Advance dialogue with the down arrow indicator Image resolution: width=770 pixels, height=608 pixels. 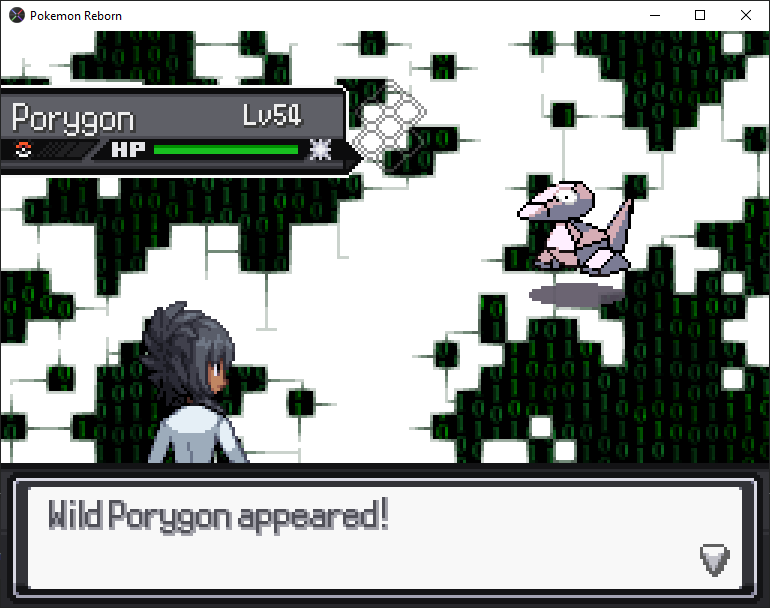pyautogui.click(x=714, y=559)
